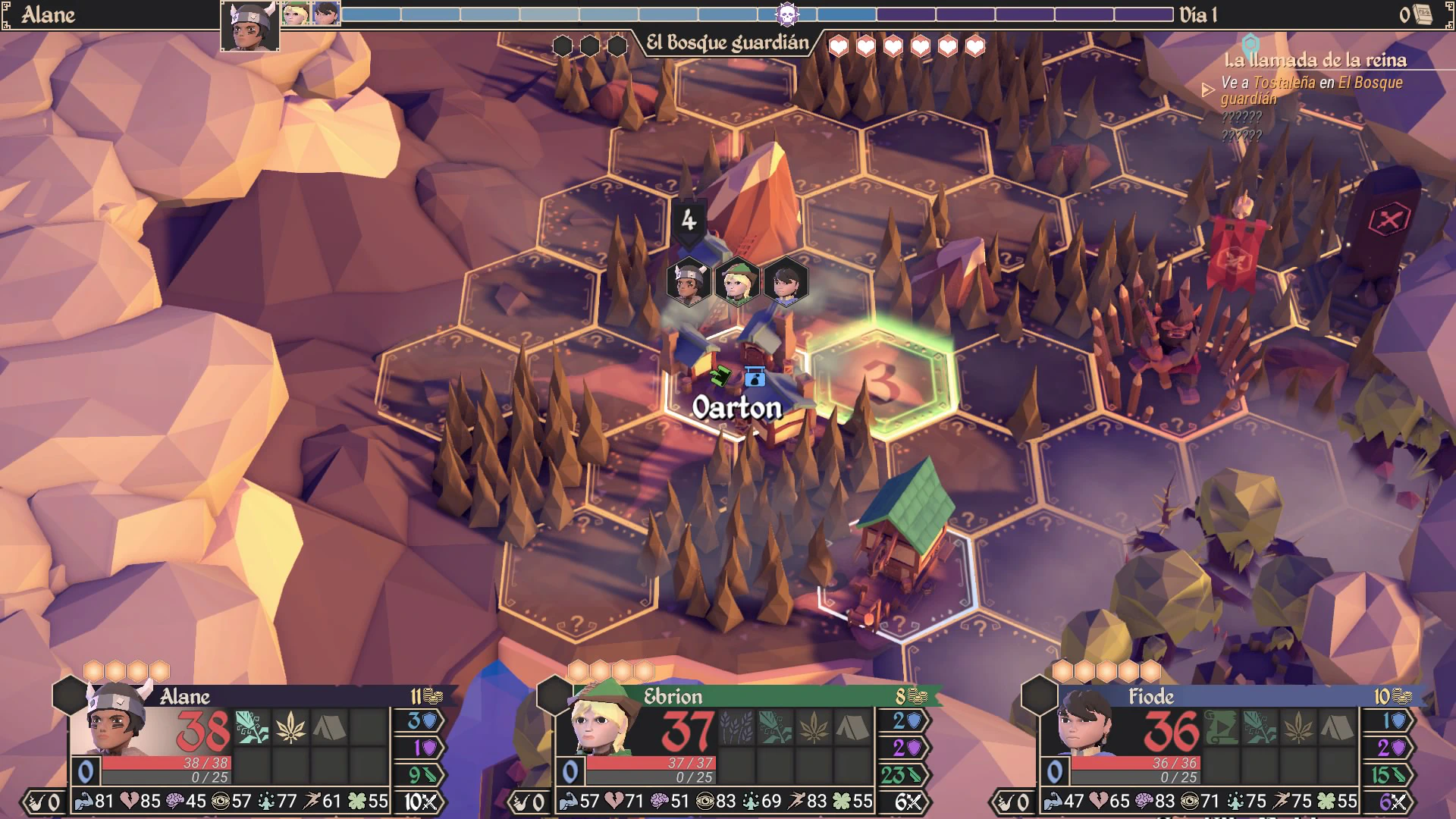This screenshot has height=819, width=1456.
Task: Click the skull chaos marker on timeline
Action: [x=787, y=14]
